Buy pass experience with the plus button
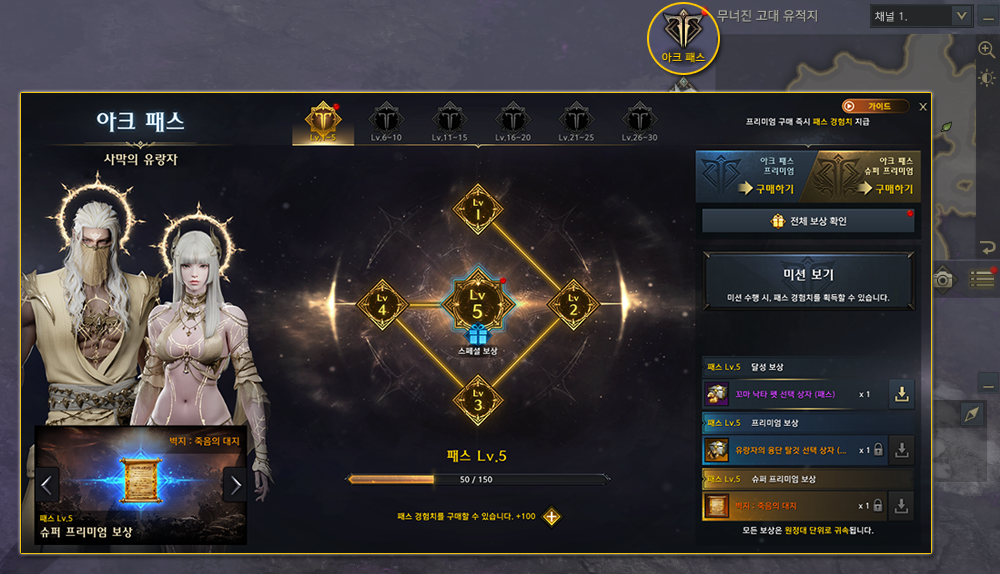The height and width of the screenshot is (574, 1000). click(551, 517)
